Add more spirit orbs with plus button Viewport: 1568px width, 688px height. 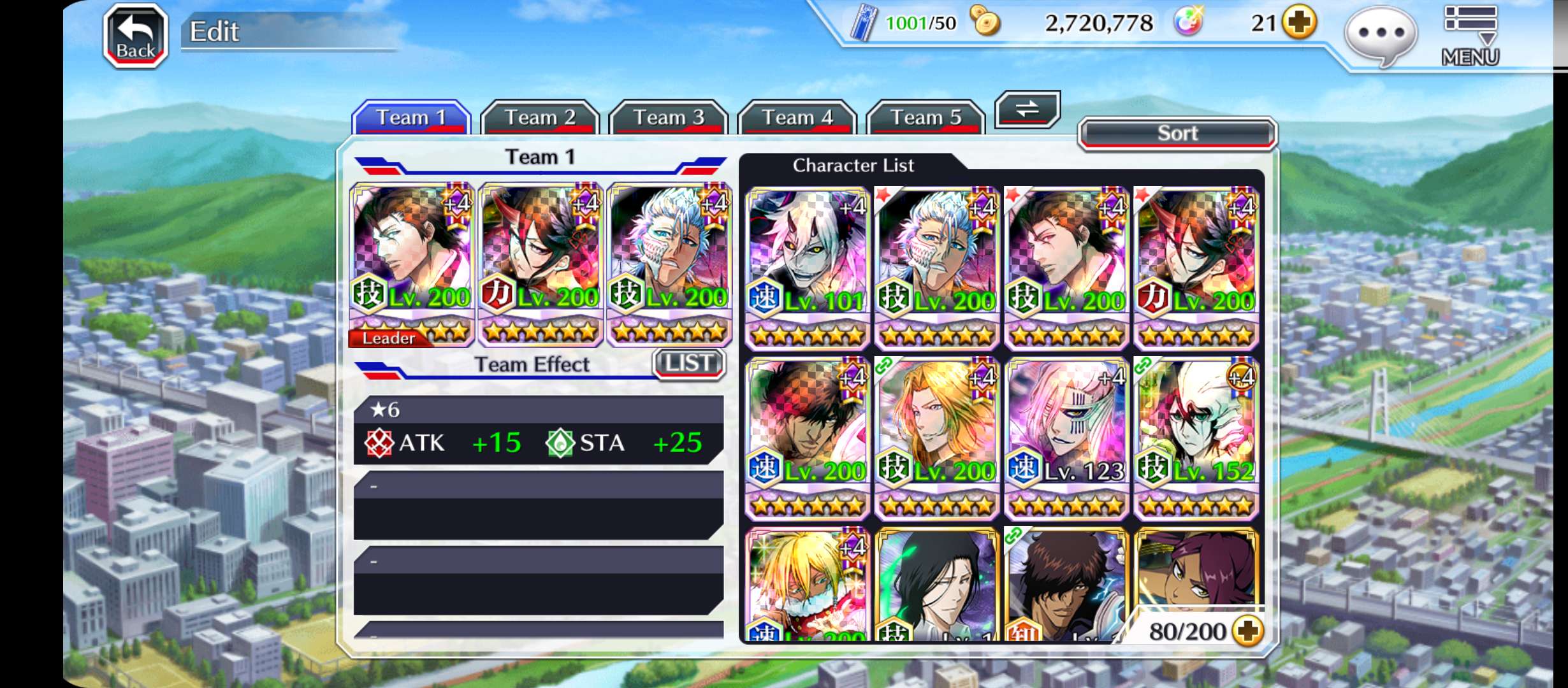coord(1300,24)
